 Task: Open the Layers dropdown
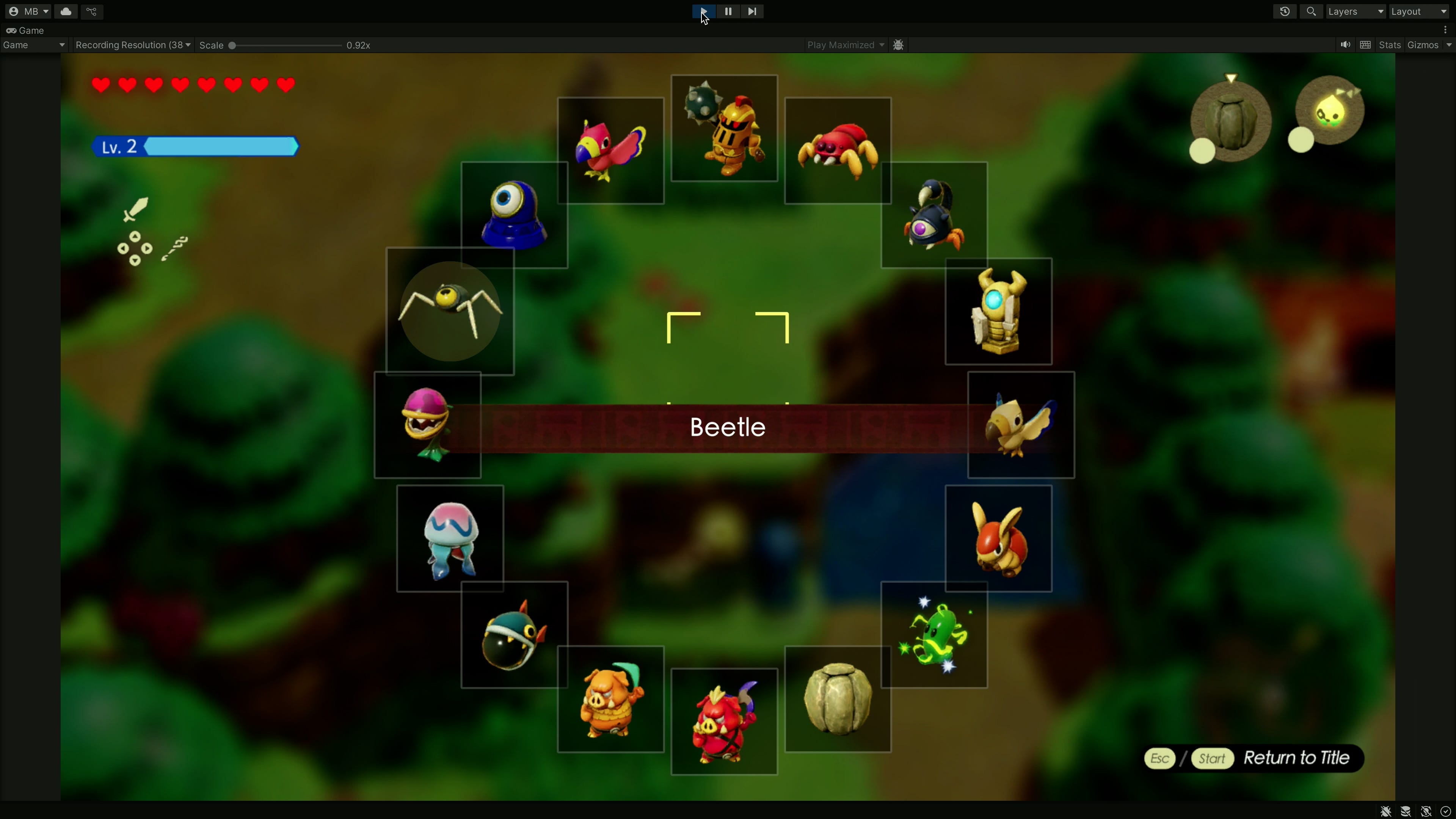click(x=1356, y=11)
